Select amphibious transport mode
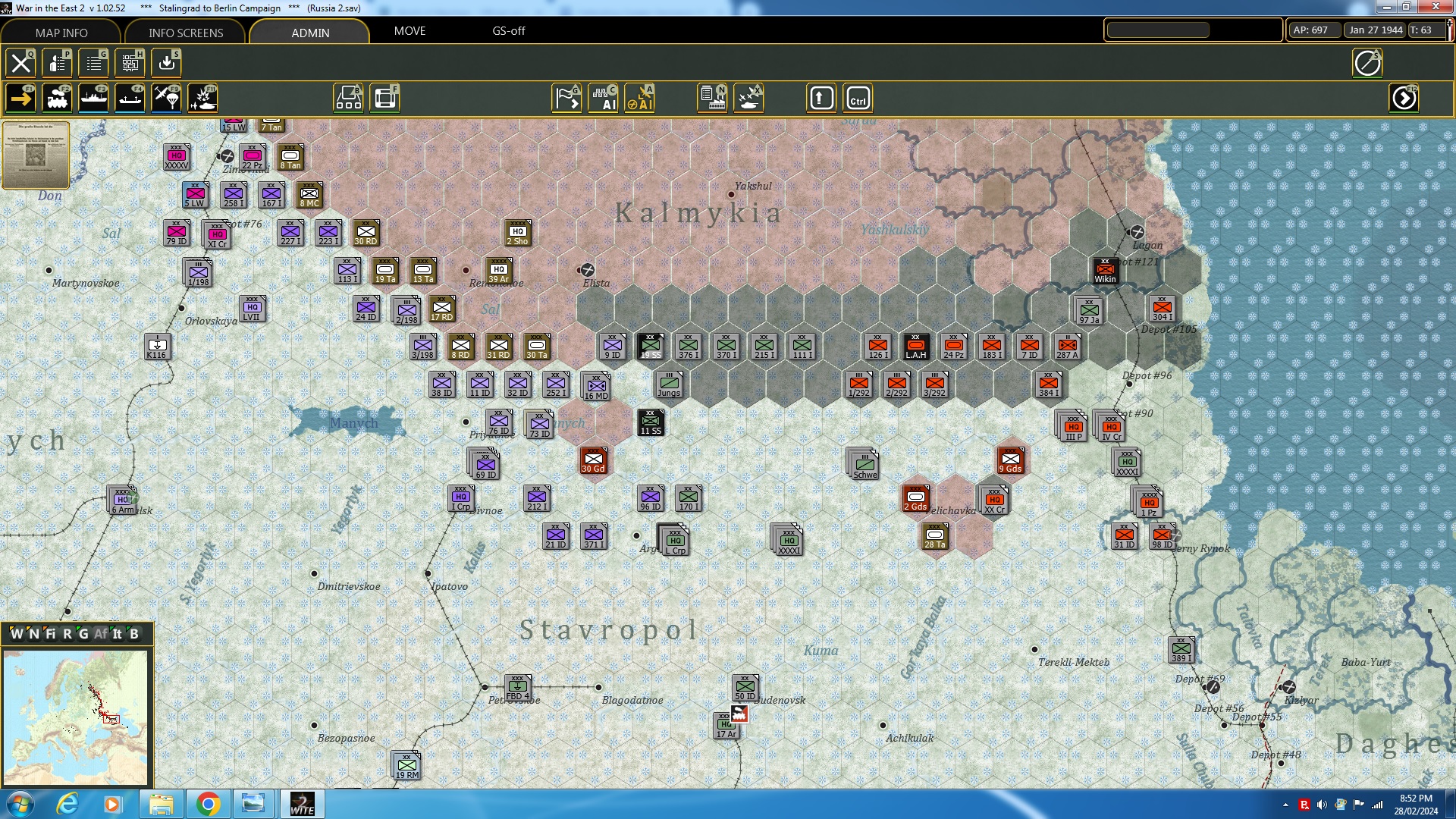Screen dimensions: 1456x819 (x=130, y=97)
